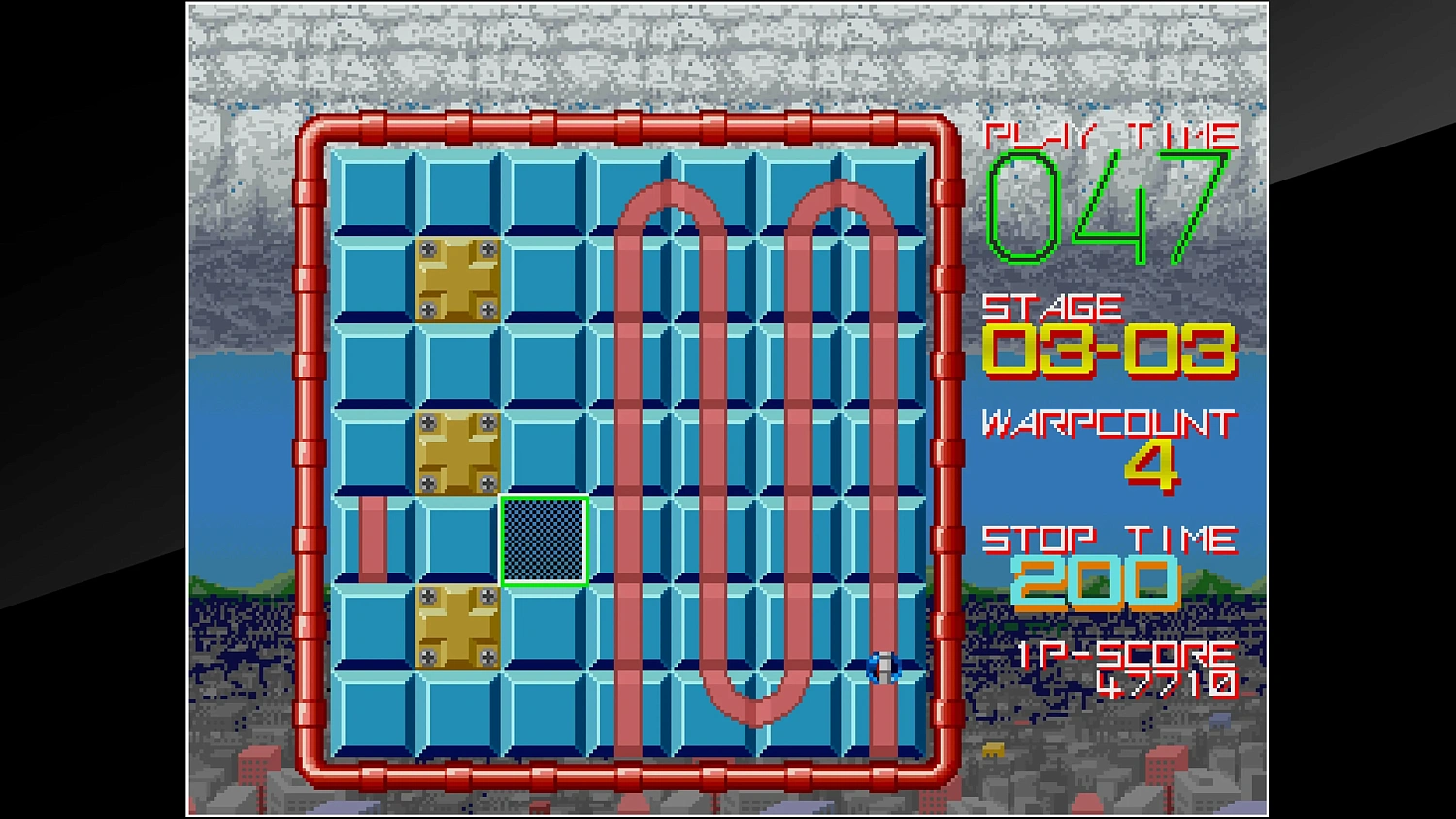The image size is (1456, 819).
Task: Click a screw rivet on the middle gold block
Action: (x=427, y=423)
